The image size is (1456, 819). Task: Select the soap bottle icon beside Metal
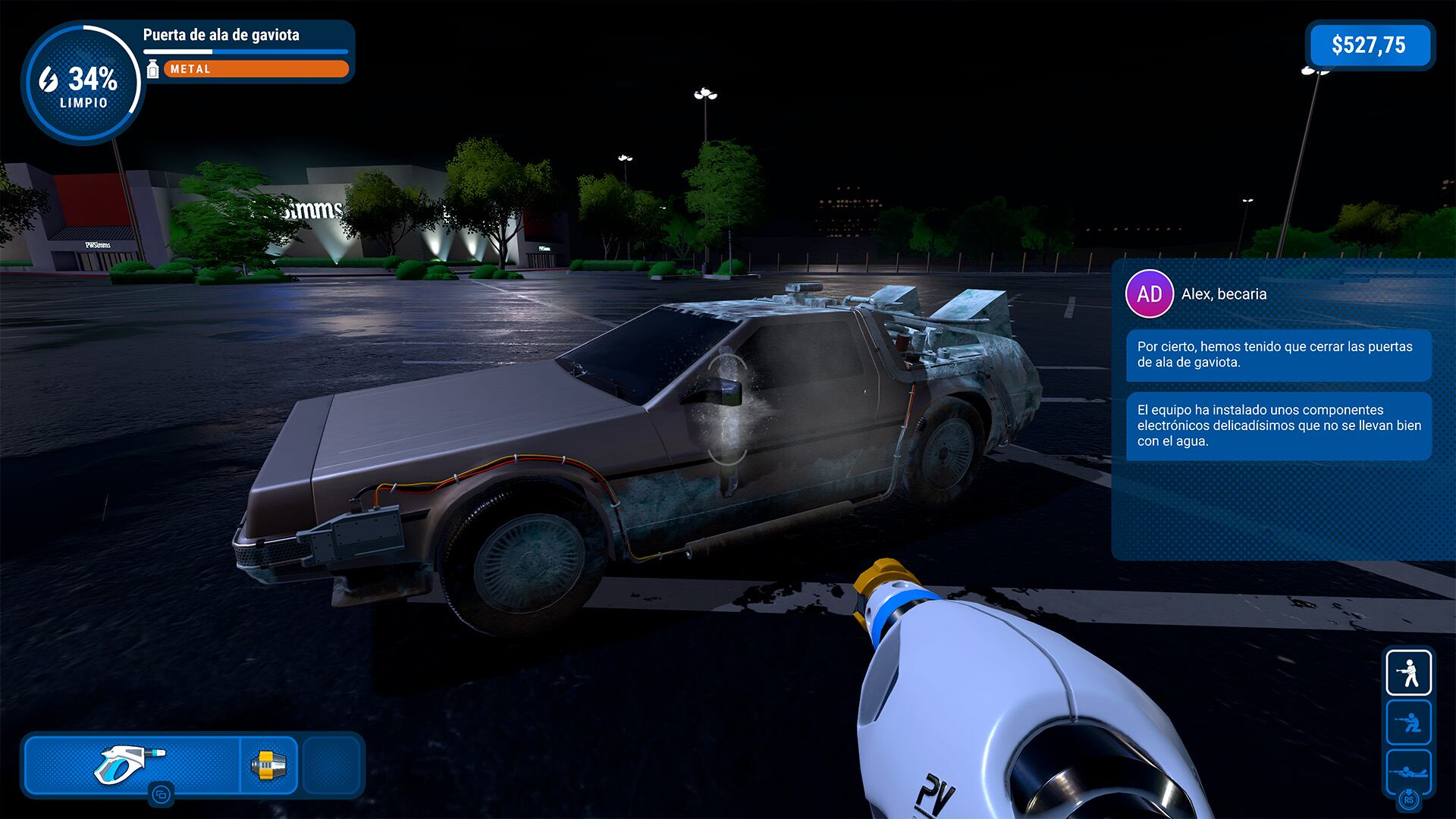tap(153, 69)
